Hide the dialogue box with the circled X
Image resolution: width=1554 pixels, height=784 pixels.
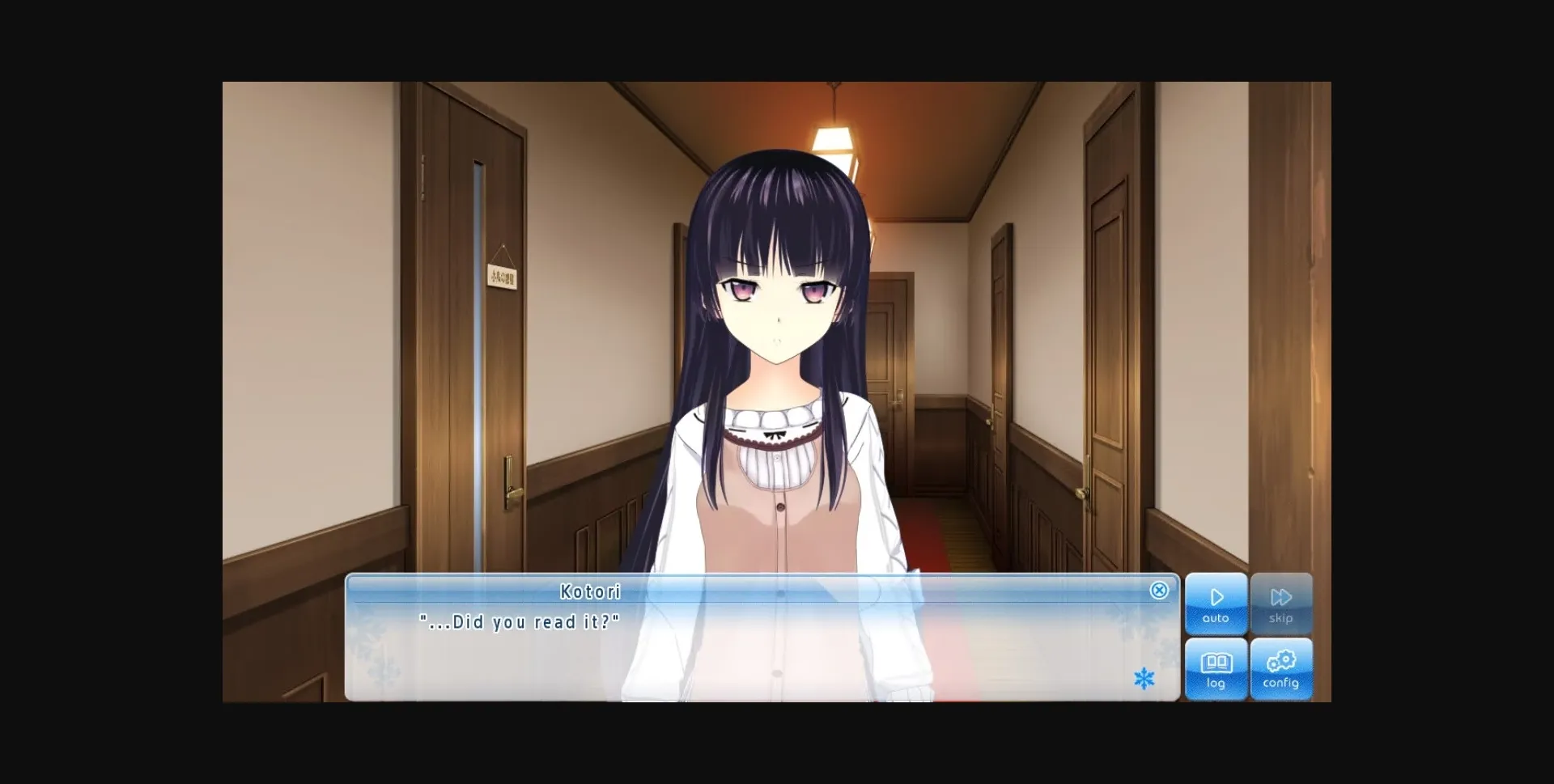1160,591
